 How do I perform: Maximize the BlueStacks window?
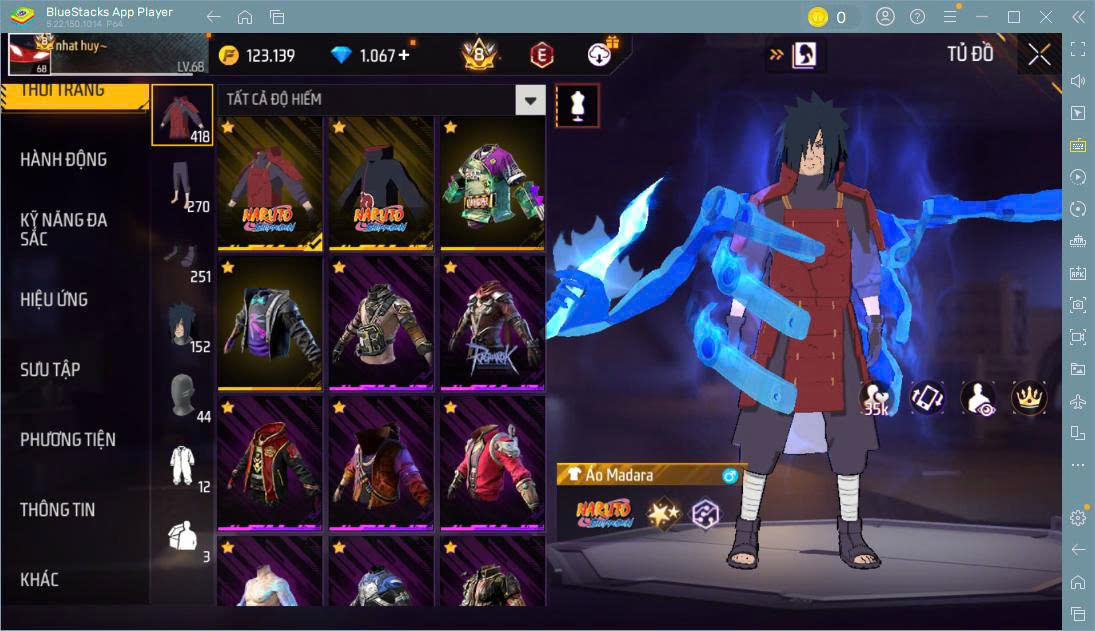click(1014, 17)
